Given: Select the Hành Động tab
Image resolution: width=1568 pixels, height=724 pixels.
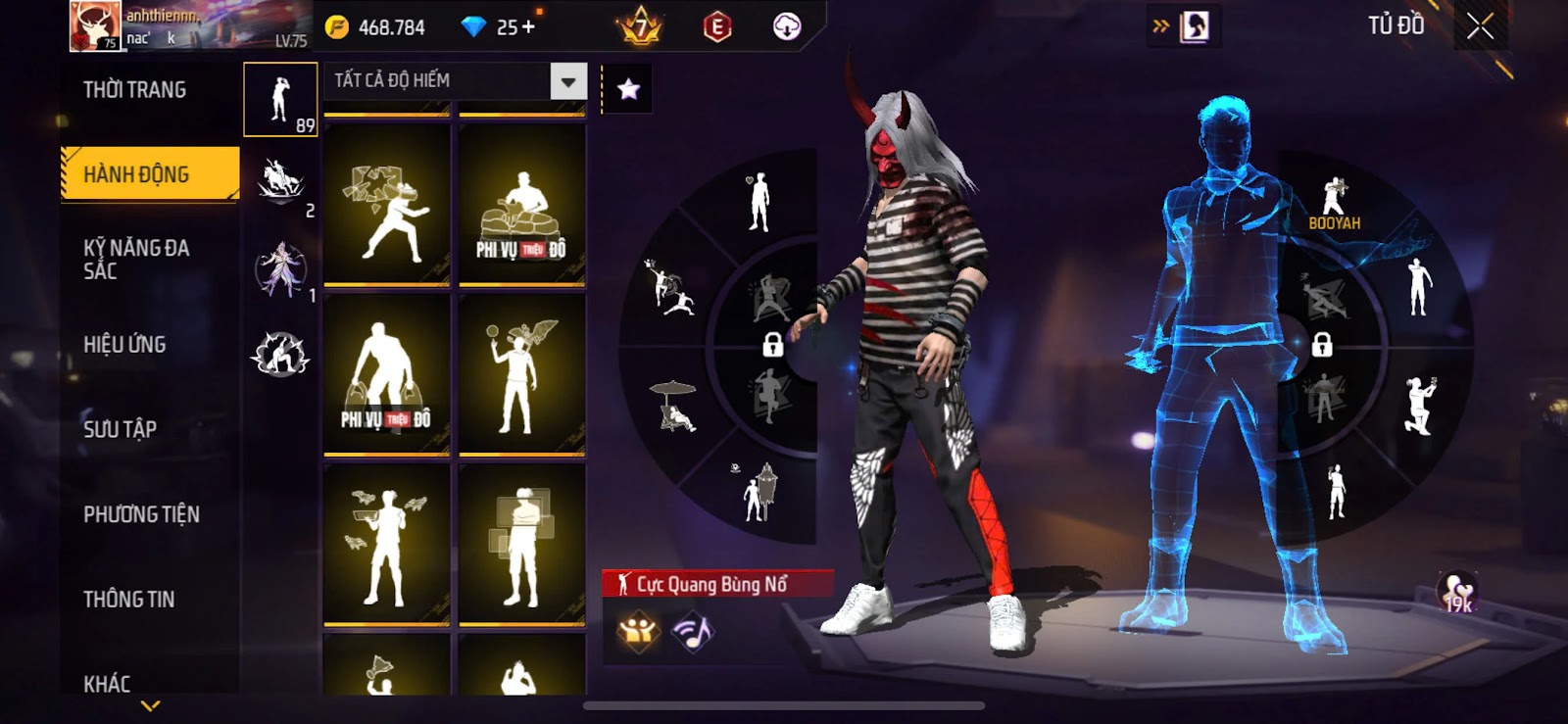Looking at the screenshot, I should coord(149,174).
